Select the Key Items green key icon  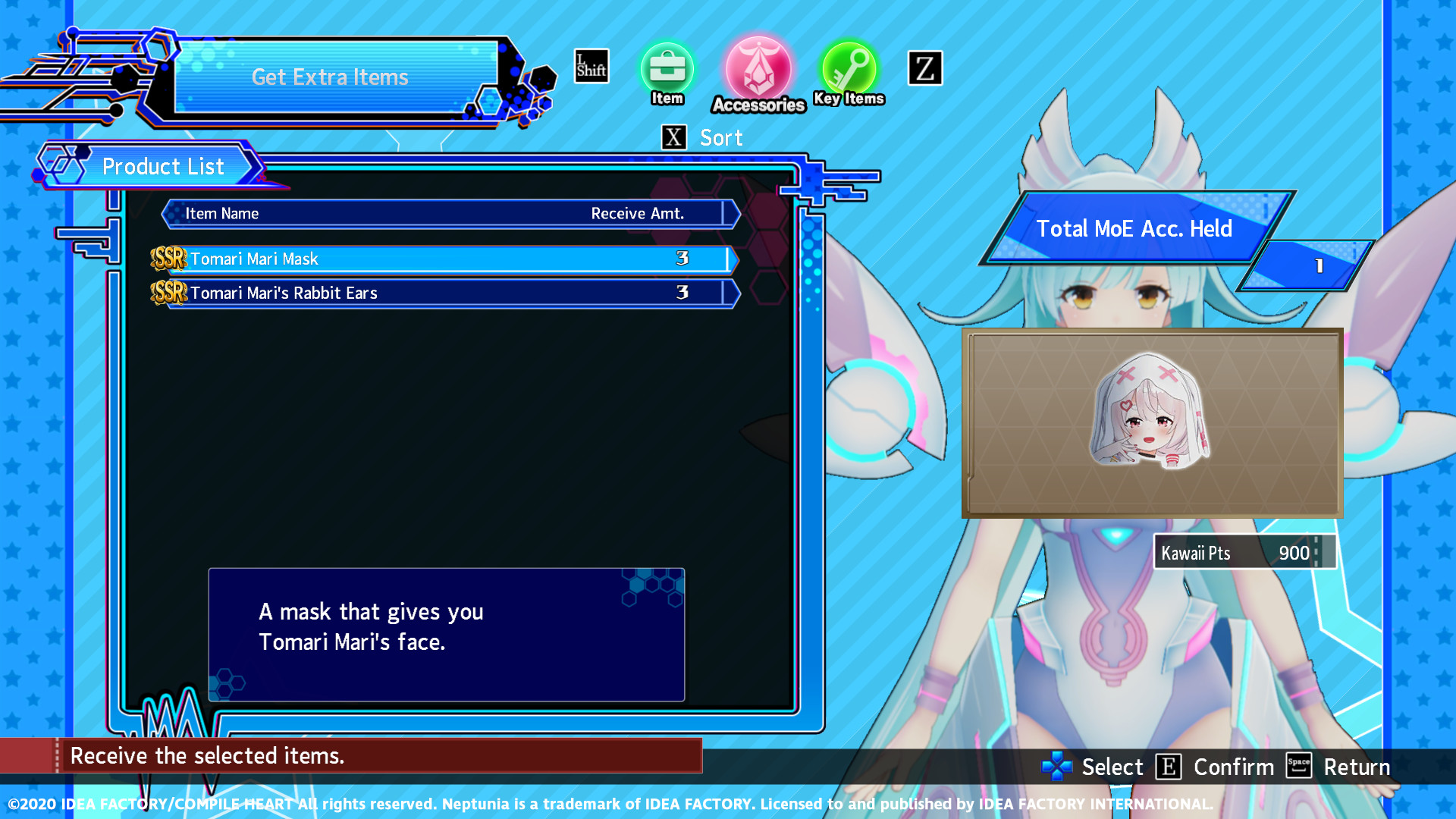click(848, 72)
